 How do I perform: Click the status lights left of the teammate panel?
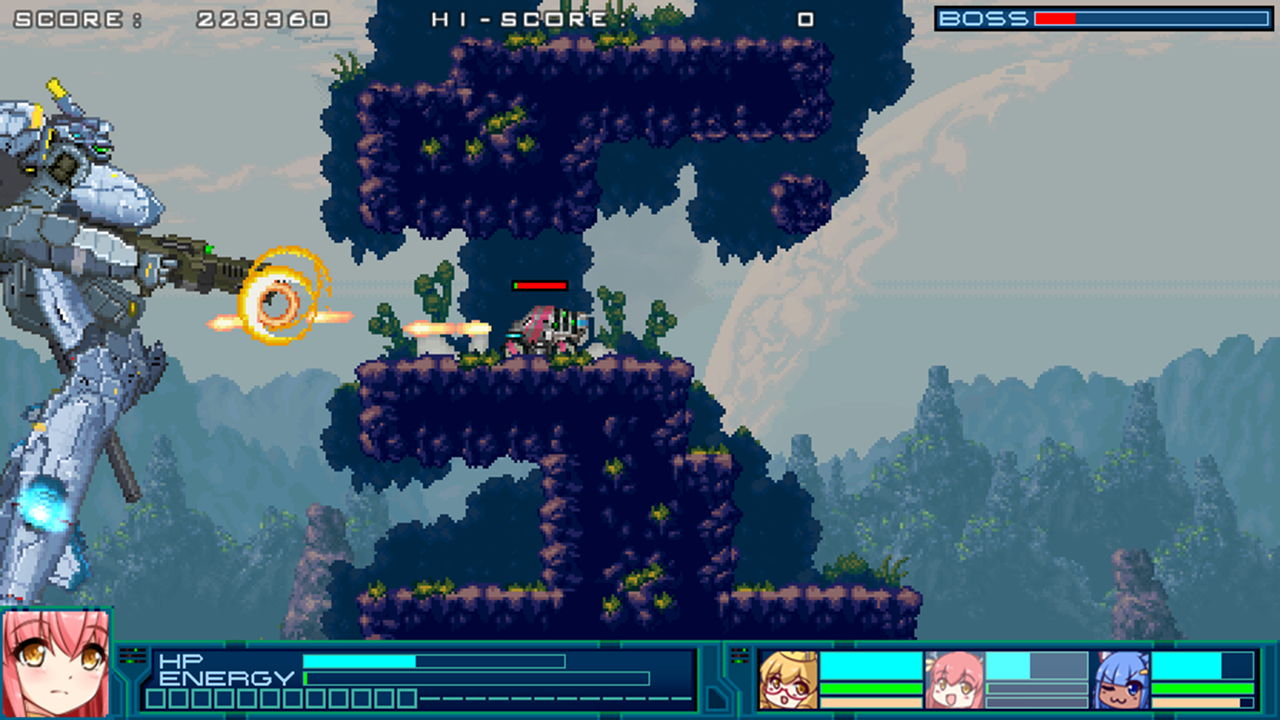point(742,655)
